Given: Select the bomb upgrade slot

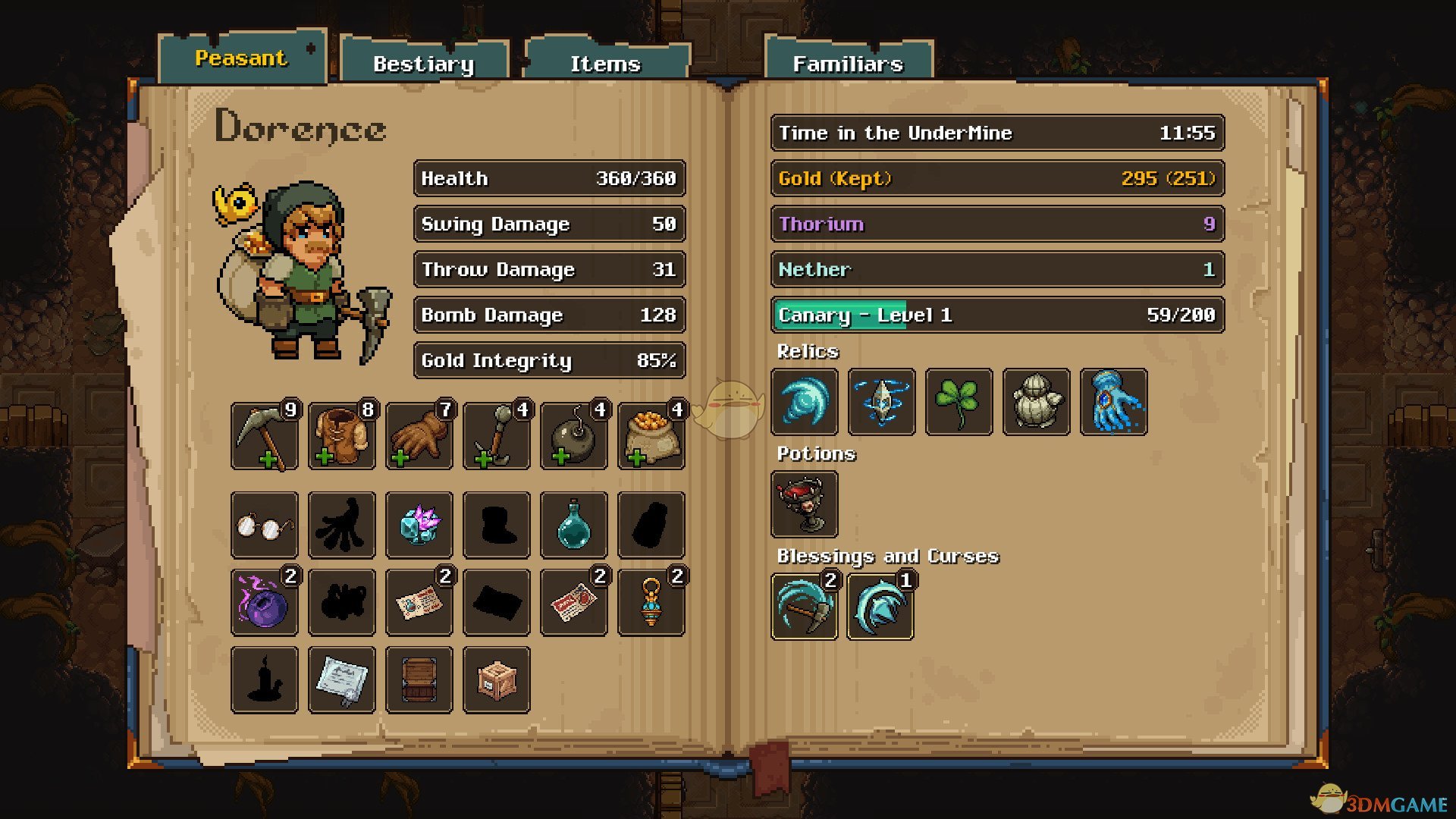Looking at the screenshot, I should point(574,437).
